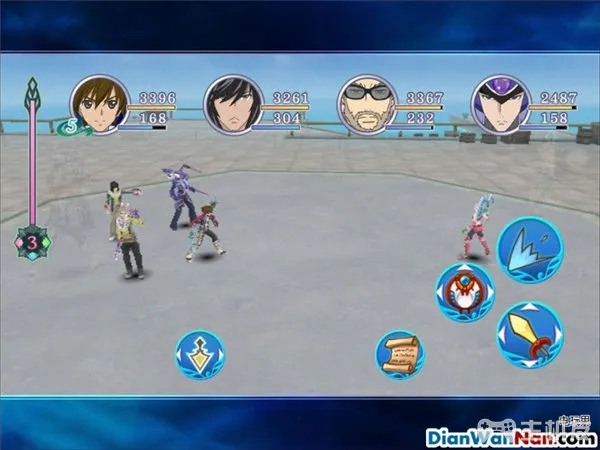Tap the blue arrow crest button
Viewport: 600px width, 450px height.
point(199,355)
